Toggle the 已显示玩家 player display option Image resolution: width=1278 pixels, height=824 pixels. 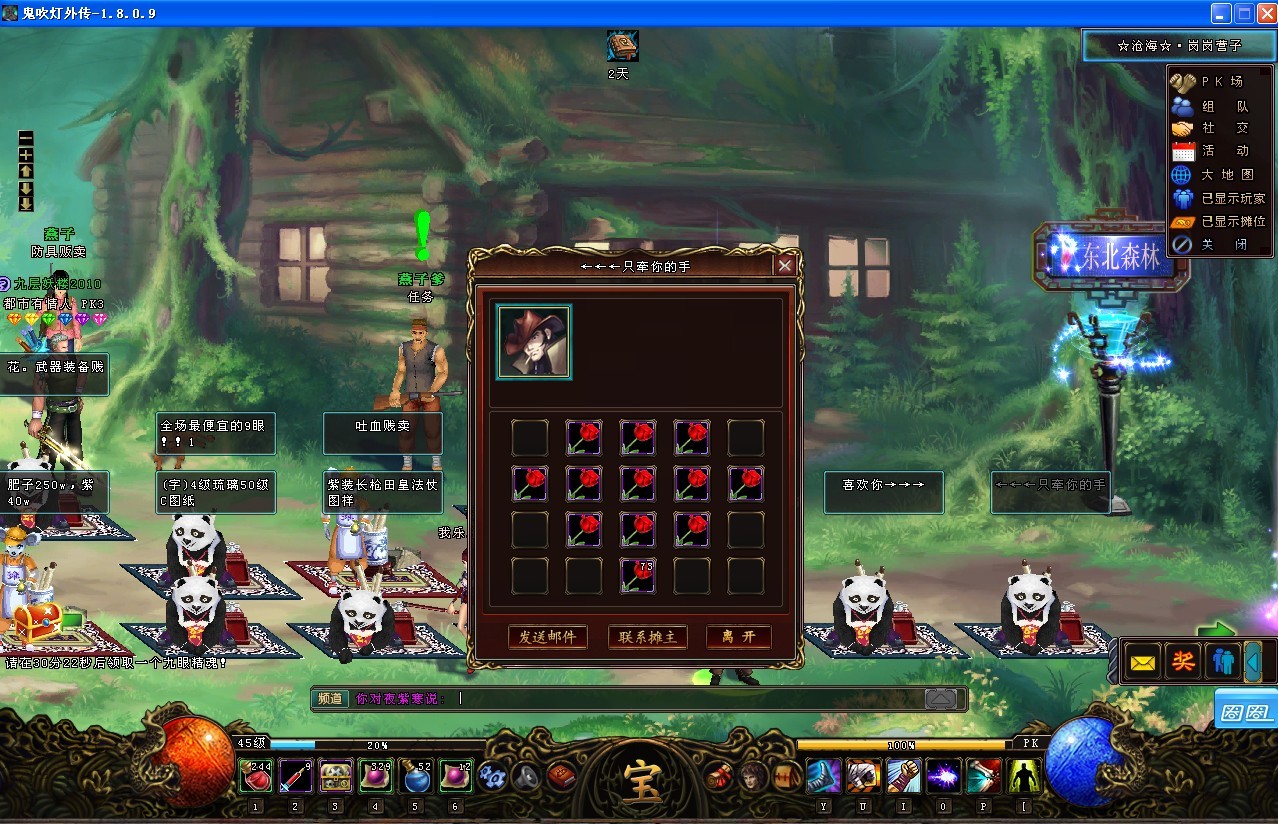tap(1218, 198)
